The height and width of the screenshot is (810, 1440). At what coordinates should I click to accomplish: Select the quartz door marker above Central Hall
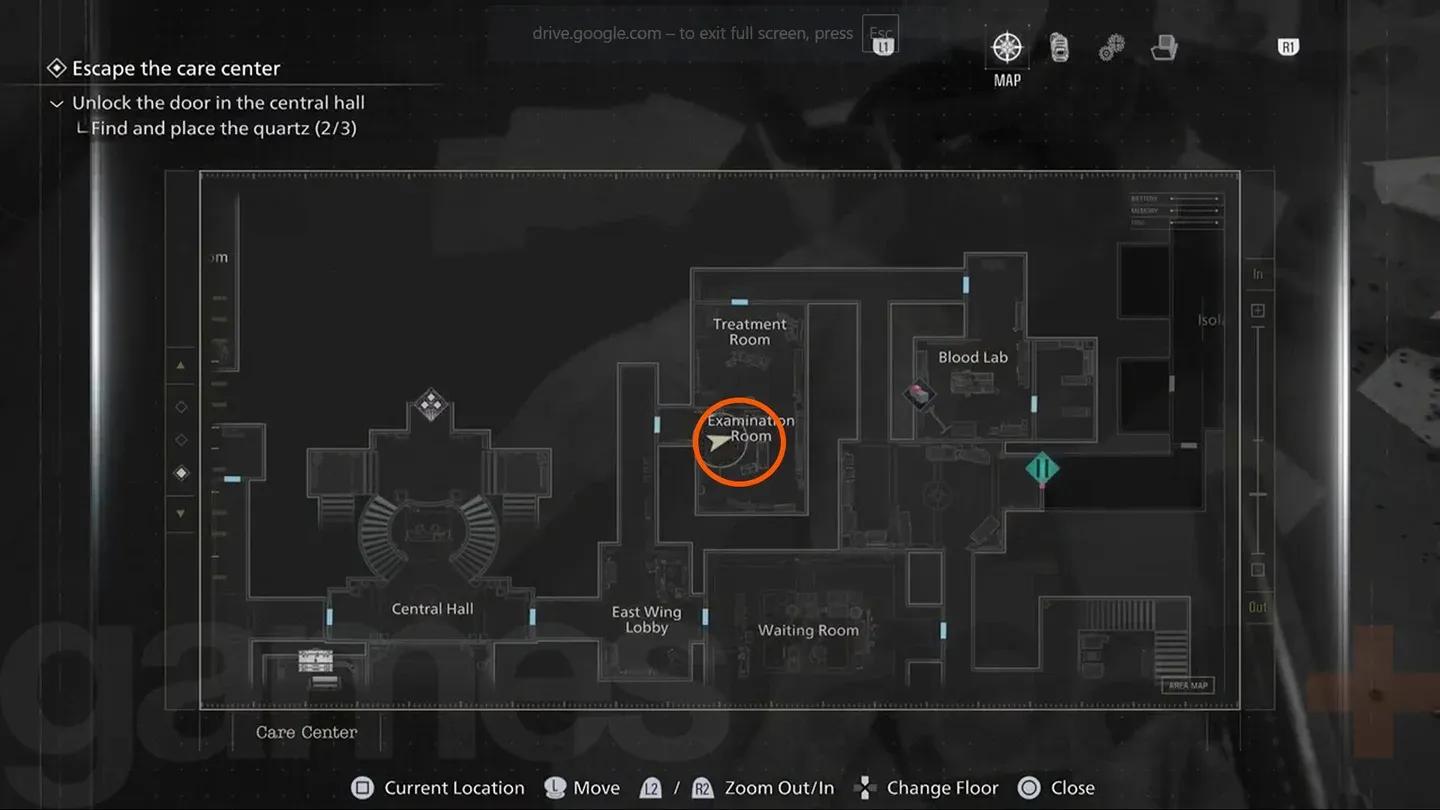[x=431, y=403]
